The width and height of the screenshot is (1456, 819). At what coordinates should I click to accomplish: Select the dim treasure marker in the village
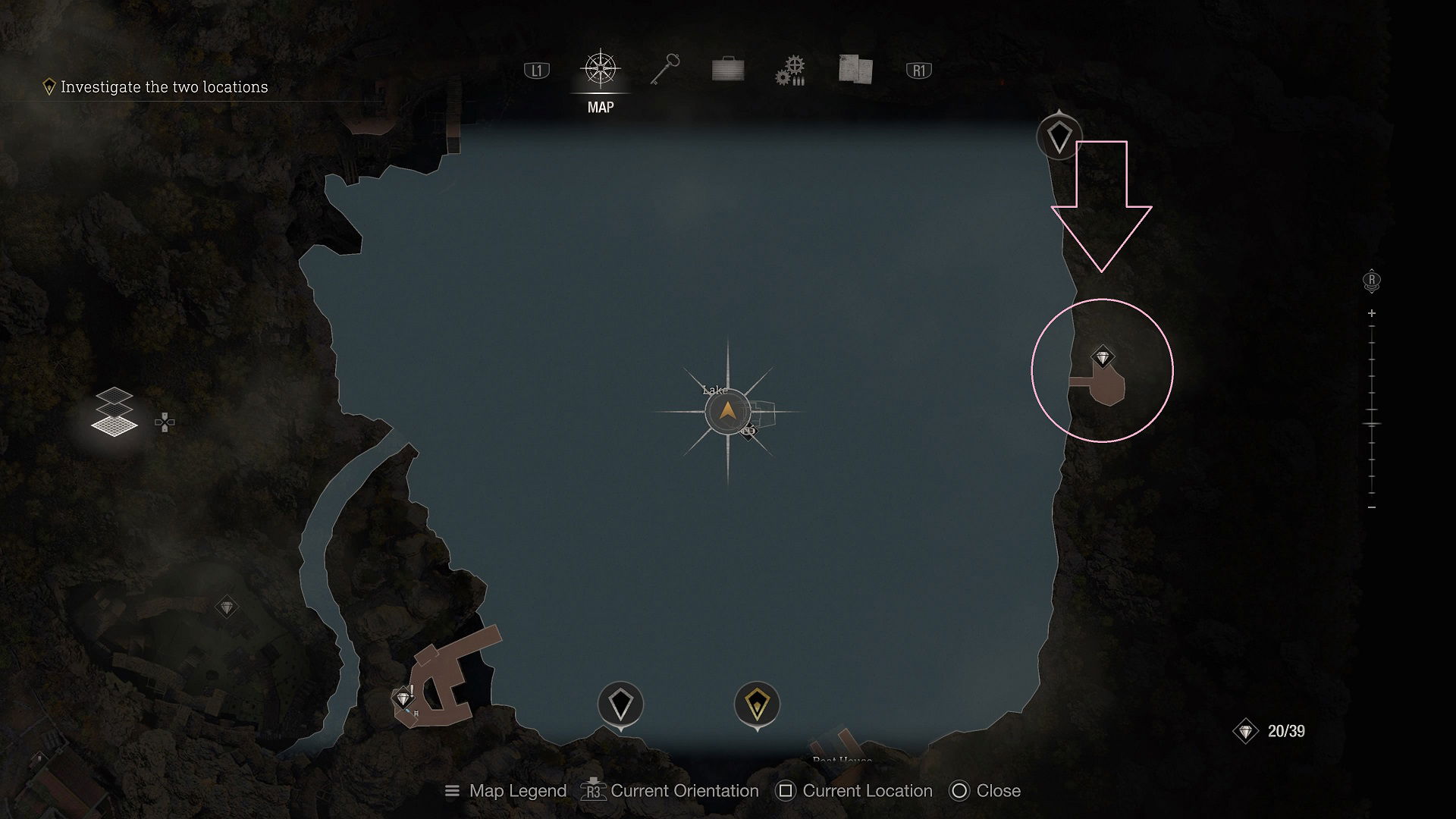click(x=227, y=607)
